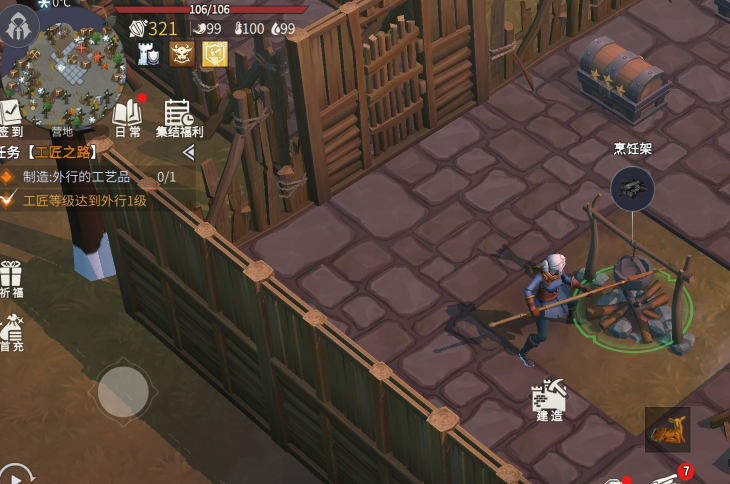Select the 工匠等级达到外行1级 quest objective
The height and width of the screenshot is (484, 730).
[85, 200]
